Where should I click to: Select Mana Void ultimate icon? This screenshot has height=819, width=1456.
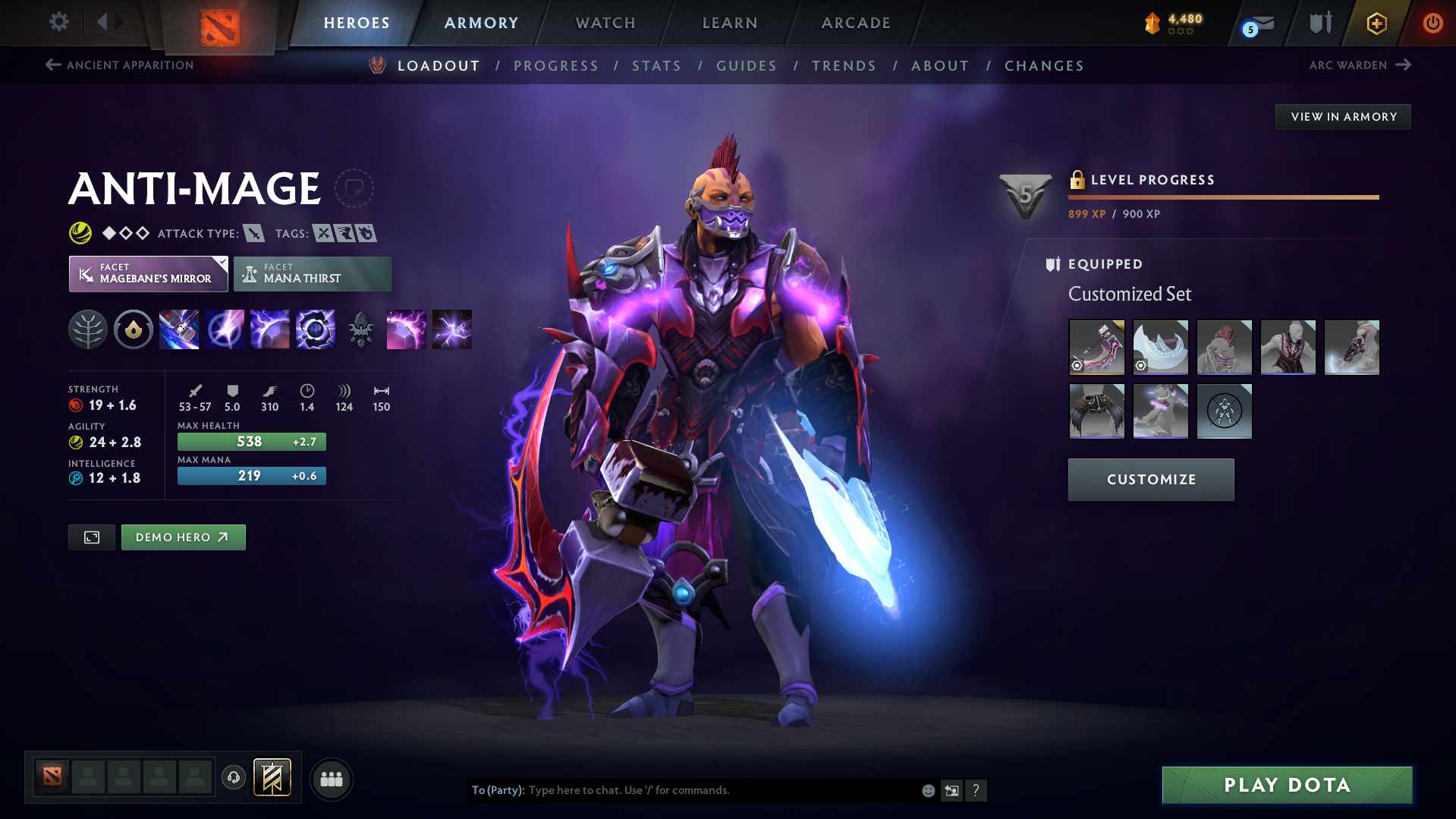click(x=315, y=329)
